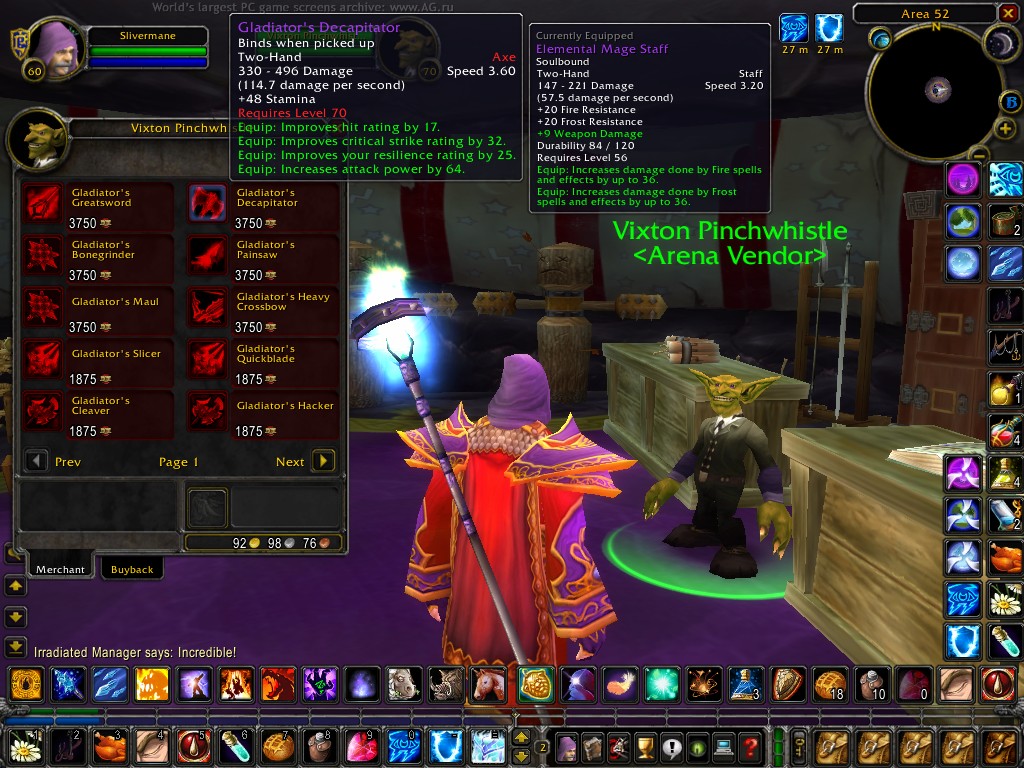Pick the Gladiator's Painsaw listing

[208, 253]
